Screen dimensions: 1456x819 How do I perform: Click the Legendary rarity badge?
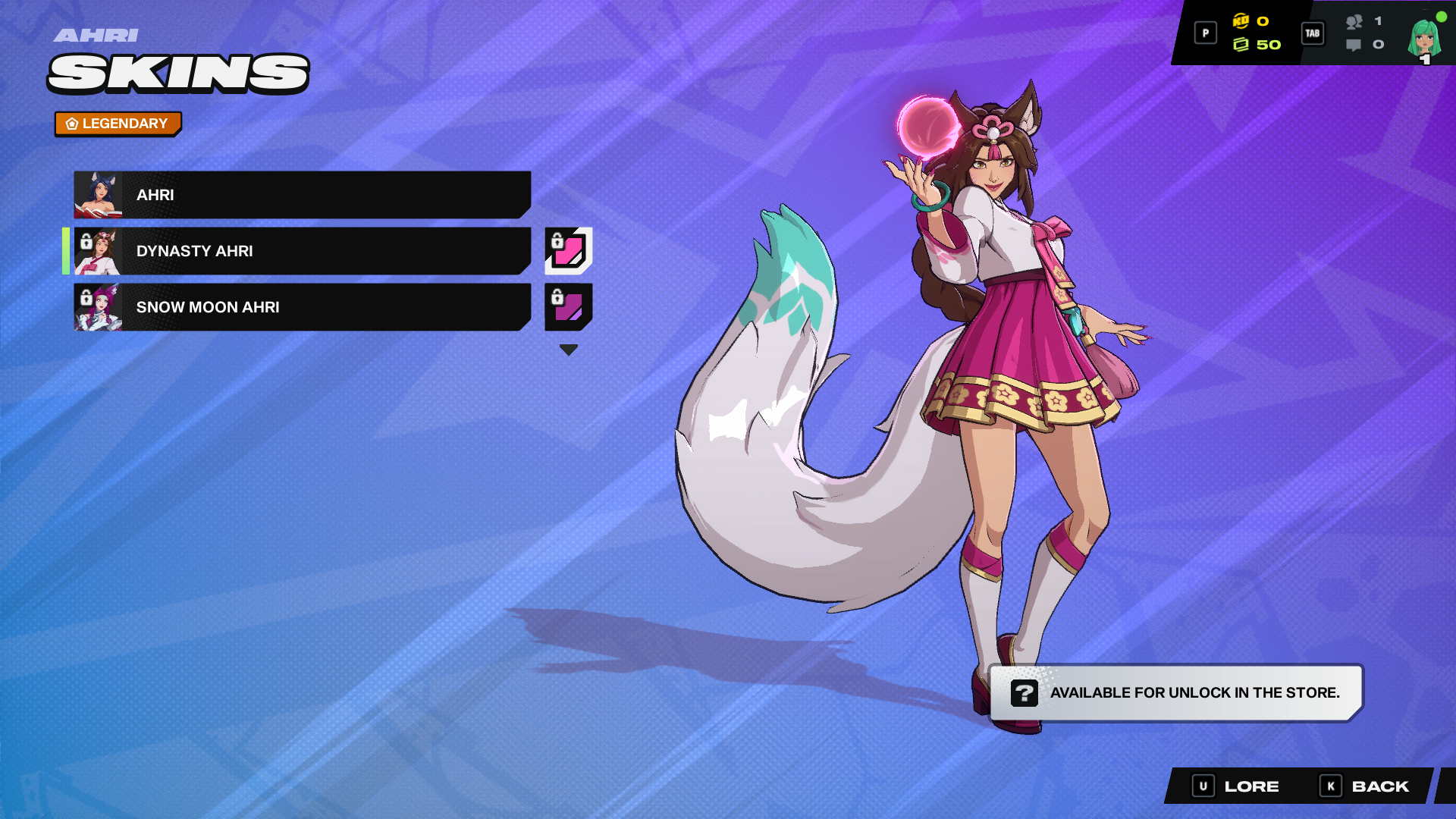pyautogui.click(x=118, y=123)
